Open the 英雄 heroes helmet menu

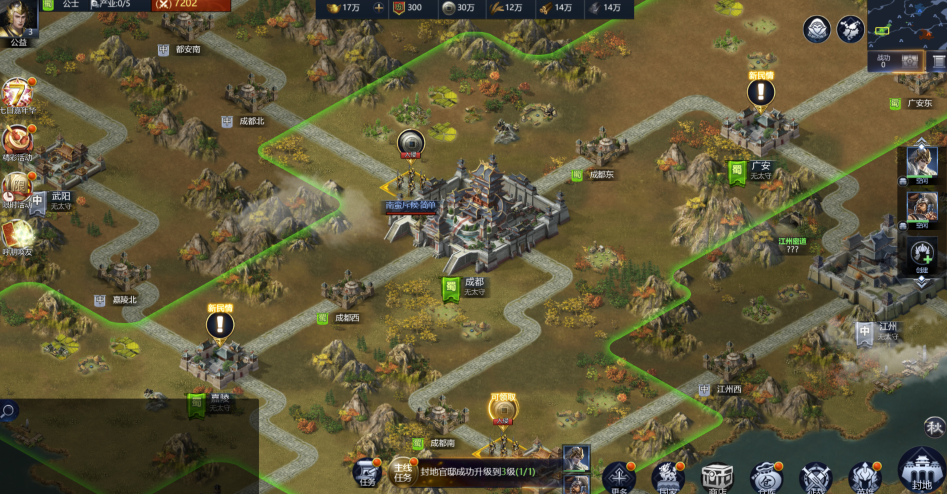click(x=865, y=477)
